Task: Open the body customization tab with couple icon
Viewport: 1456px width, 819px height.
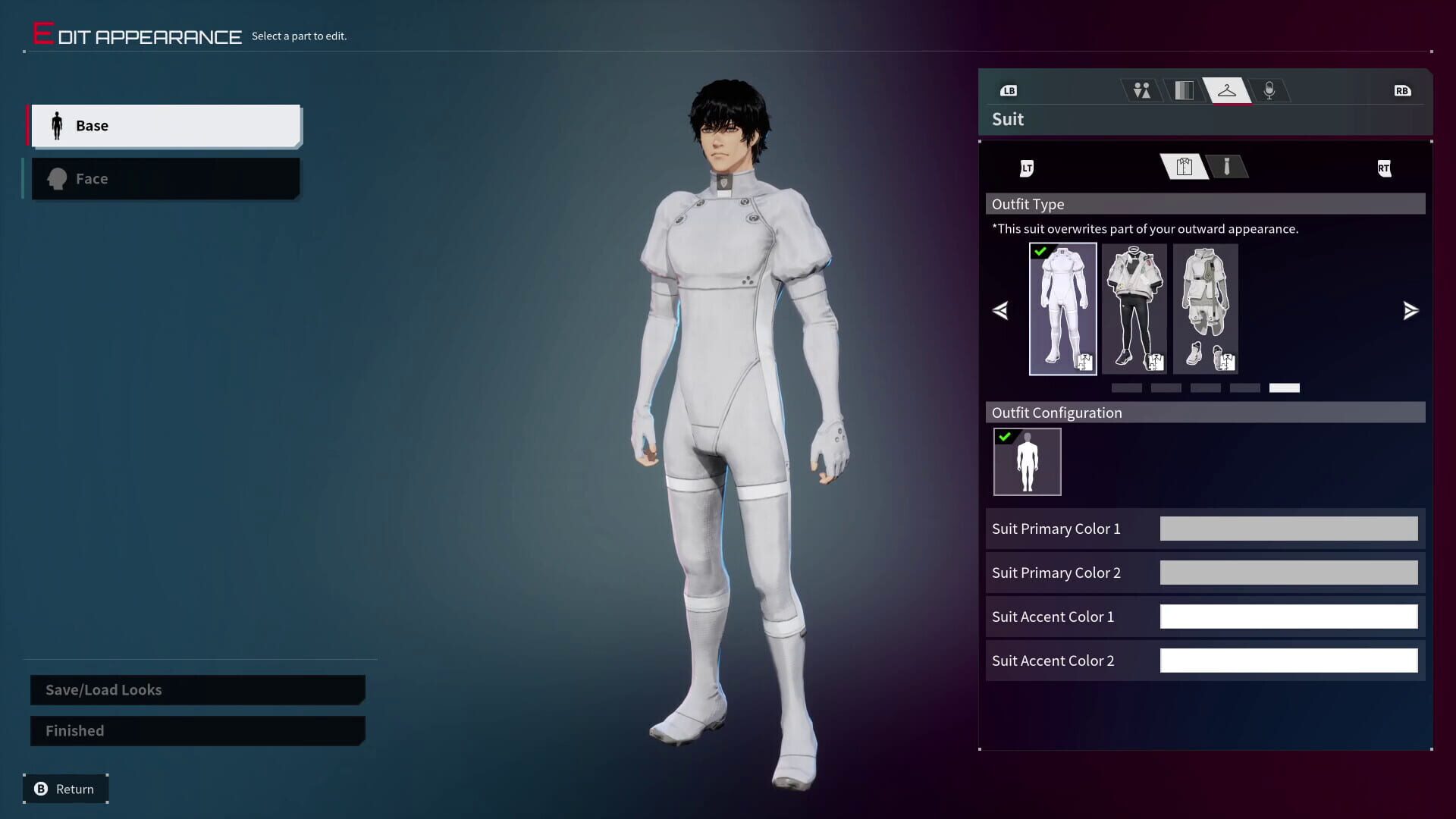Action: pos(1141,90)
